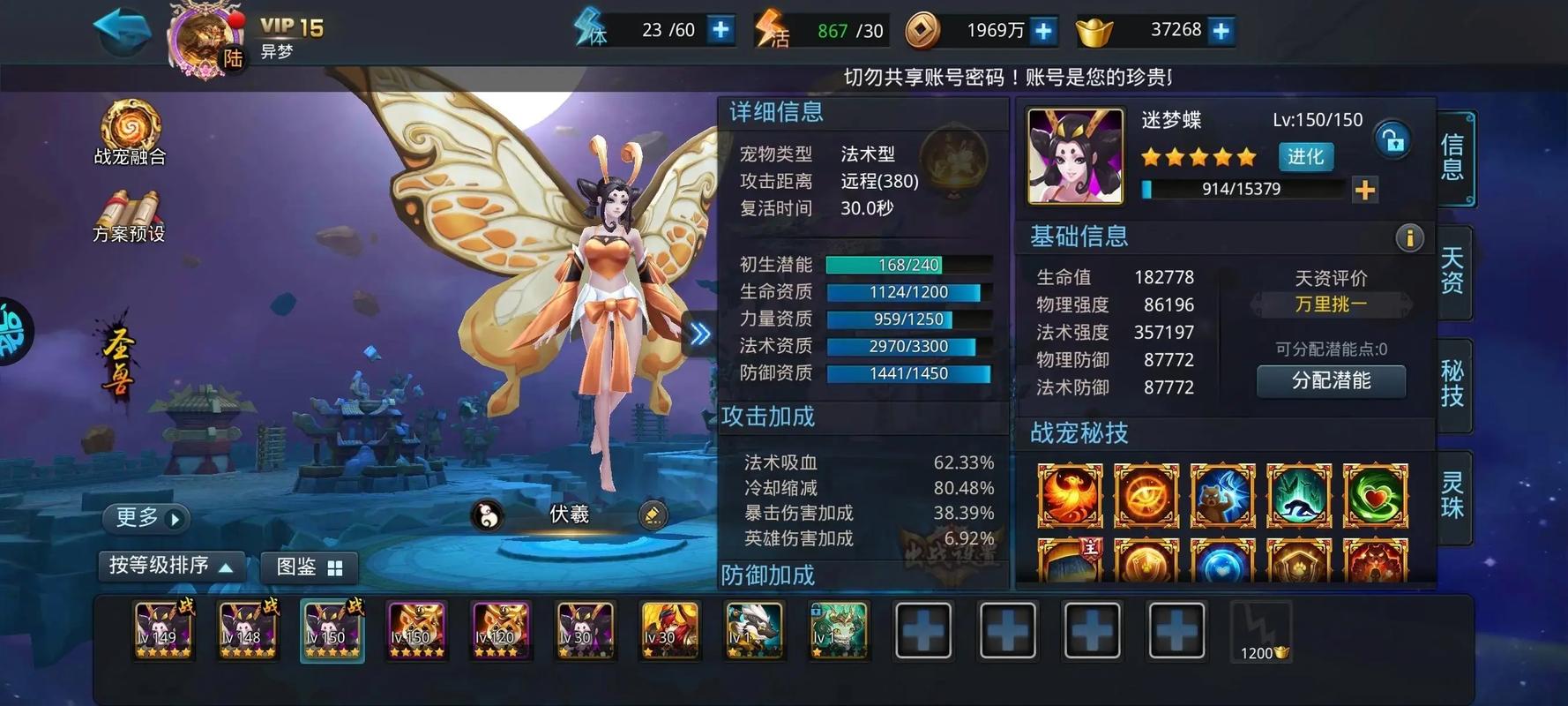This screenshot has width=1568, height=706.
Task: Switch to the 灵珠 tab
Action: (1453, 499)
